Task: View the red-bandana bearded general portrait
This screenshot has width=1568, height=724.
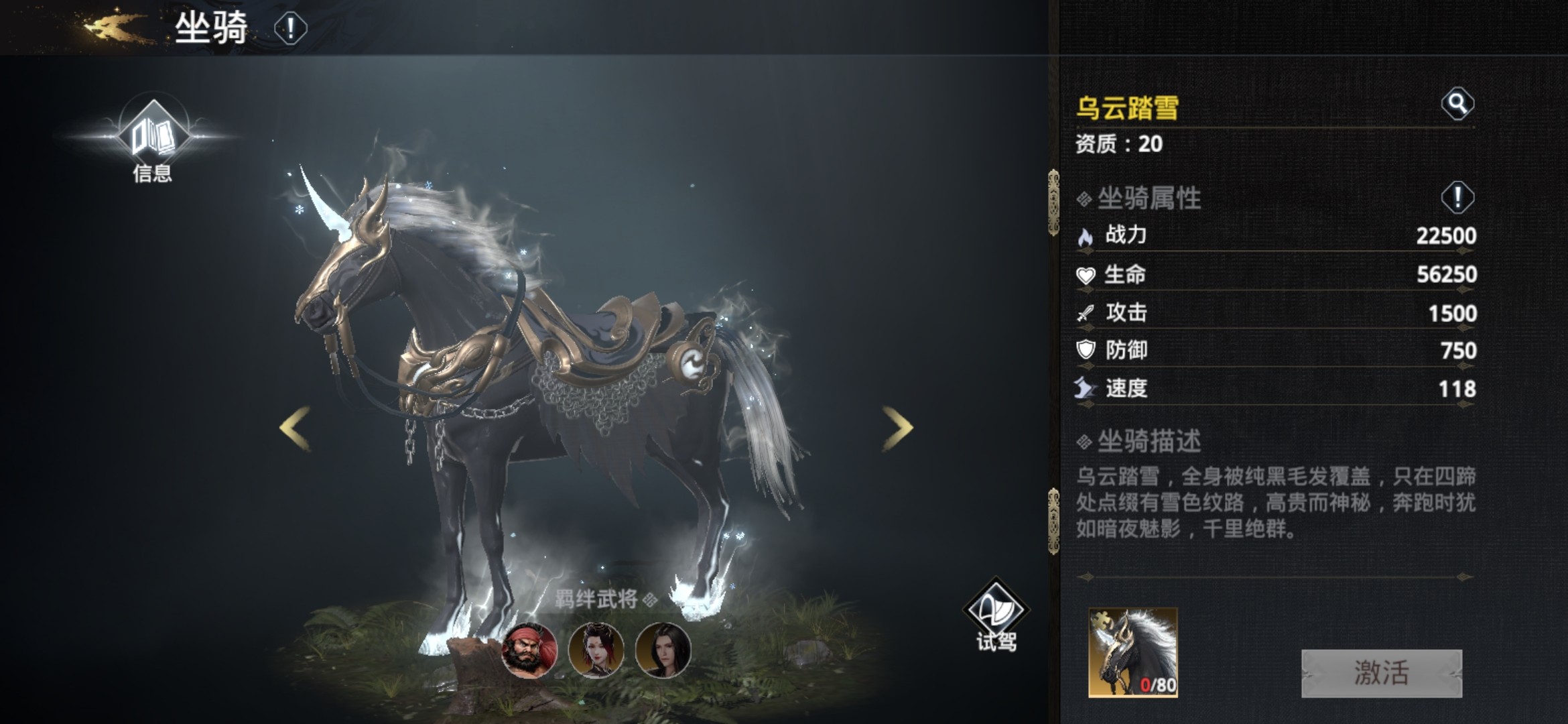Action: coord(529,650)
